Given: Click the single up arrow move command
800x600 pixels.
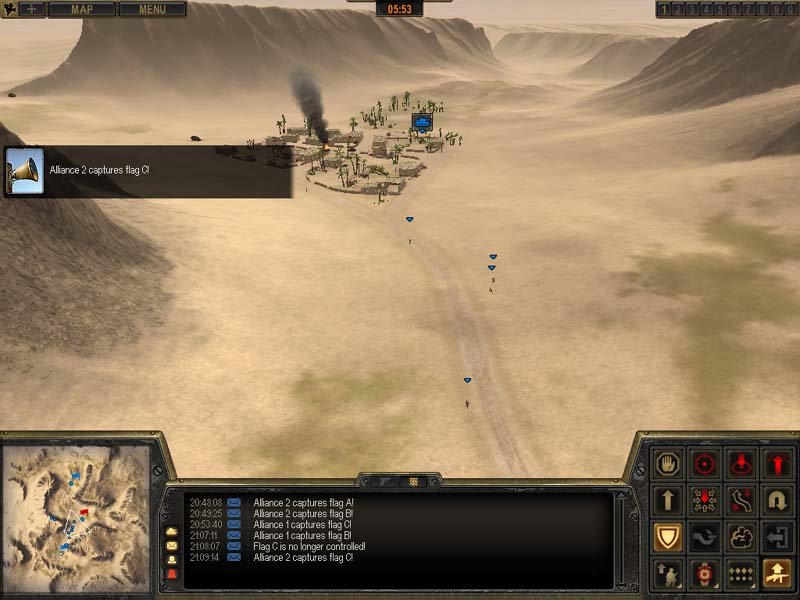Looking at the screenshot, I should pos(667,501).
